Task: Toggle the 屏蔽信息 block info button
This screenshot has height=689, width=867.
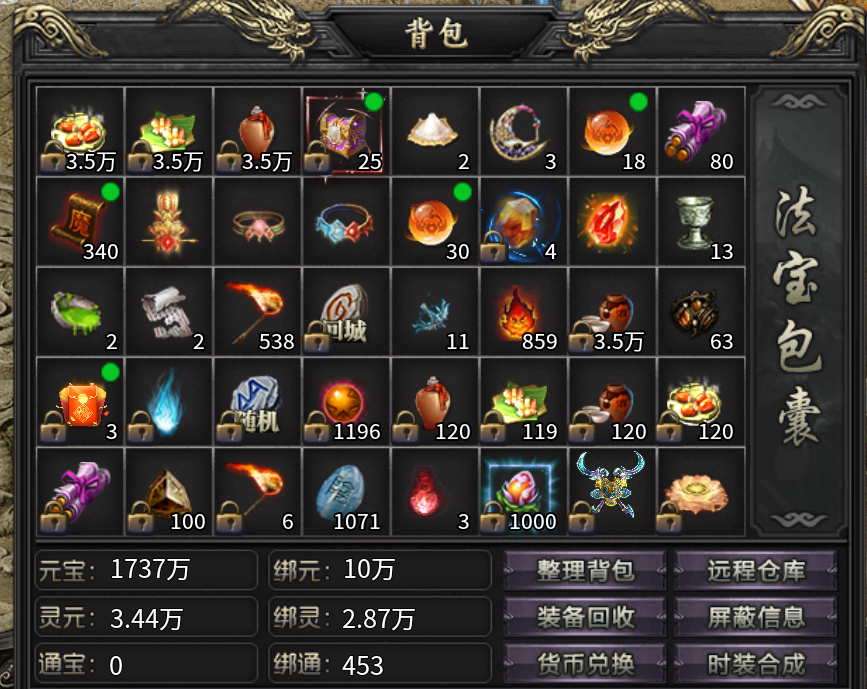Action: click(756, 617)
